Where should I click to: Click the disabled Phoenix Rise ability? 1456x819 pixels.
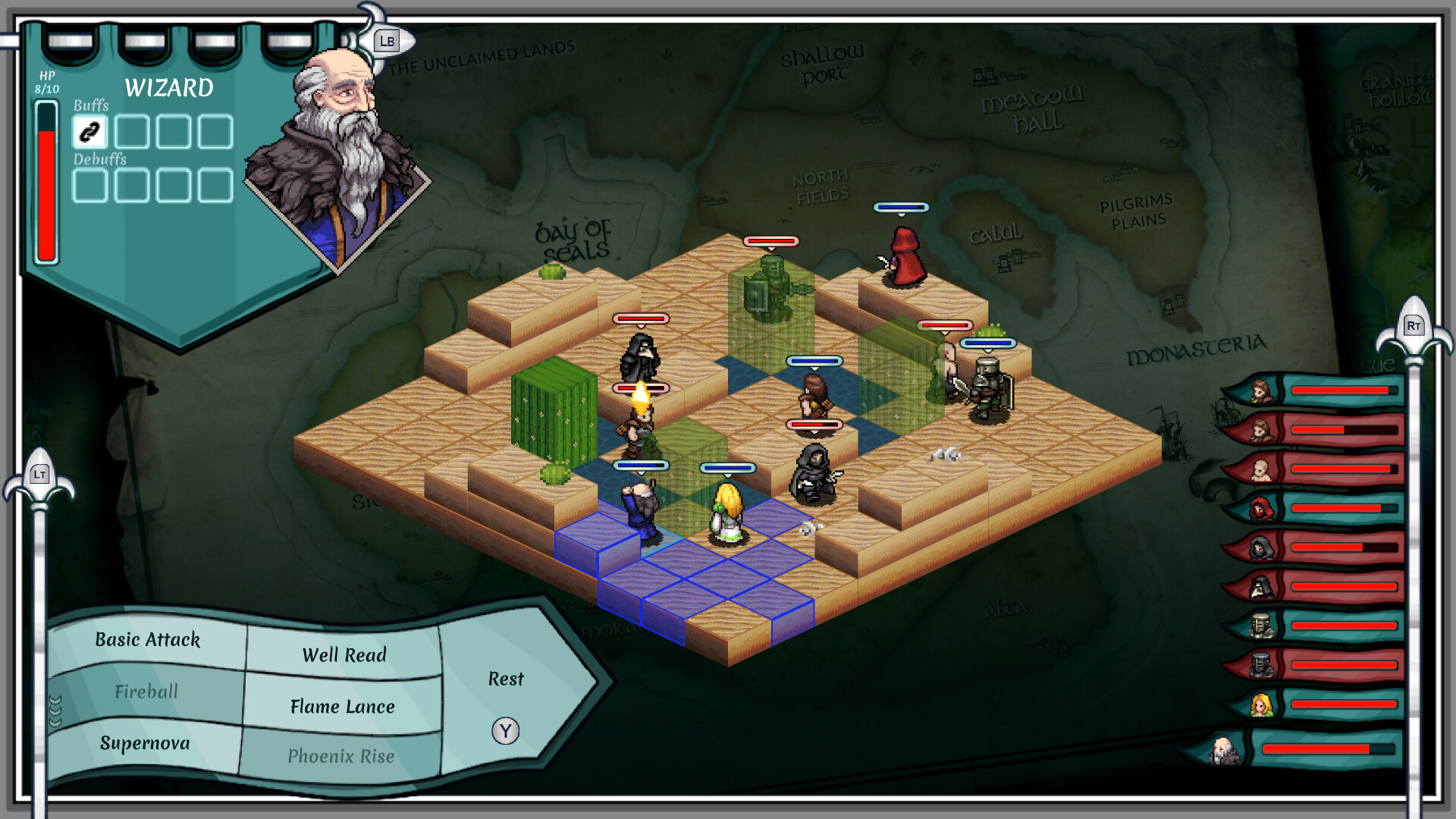341,756
